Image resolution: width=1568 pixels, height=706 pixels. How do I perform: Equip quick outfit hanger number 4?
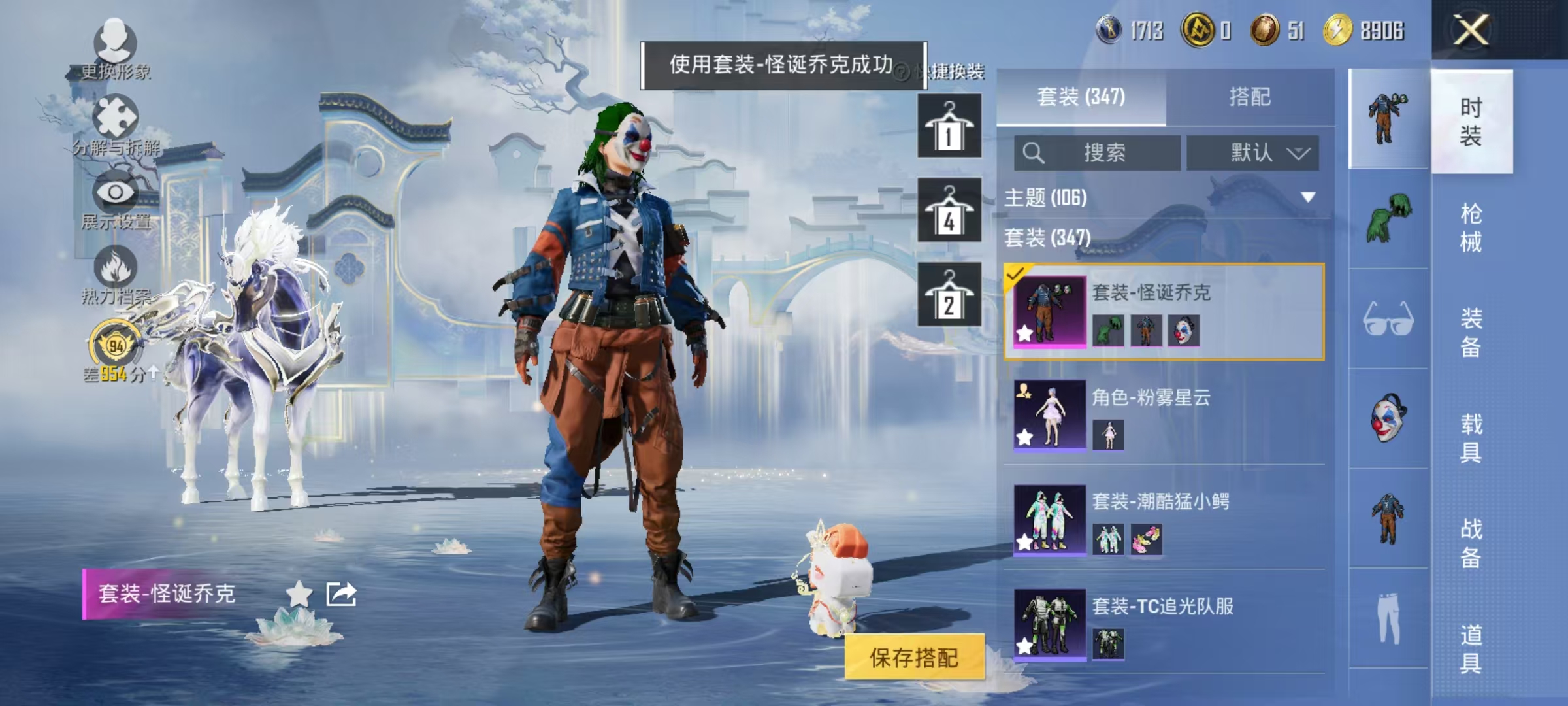pyautogui.click(x=949, y=210)
